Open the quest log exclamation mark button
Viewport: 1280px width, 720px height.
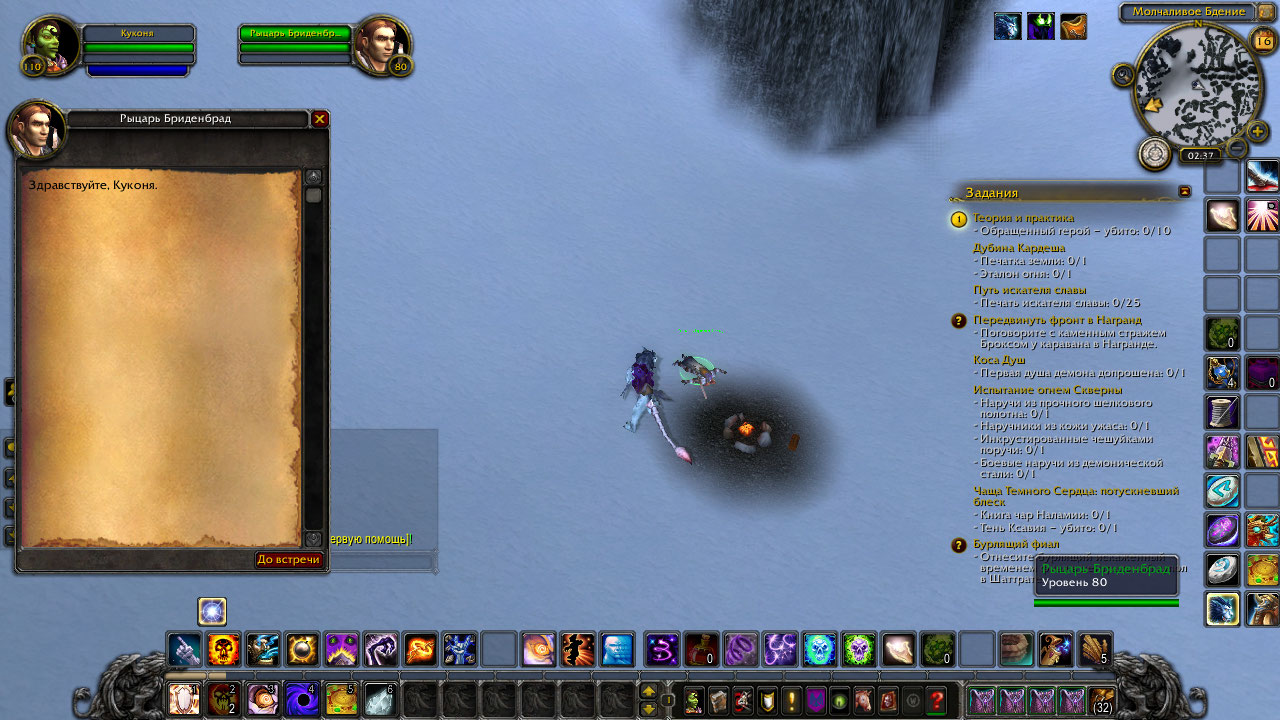791,700
